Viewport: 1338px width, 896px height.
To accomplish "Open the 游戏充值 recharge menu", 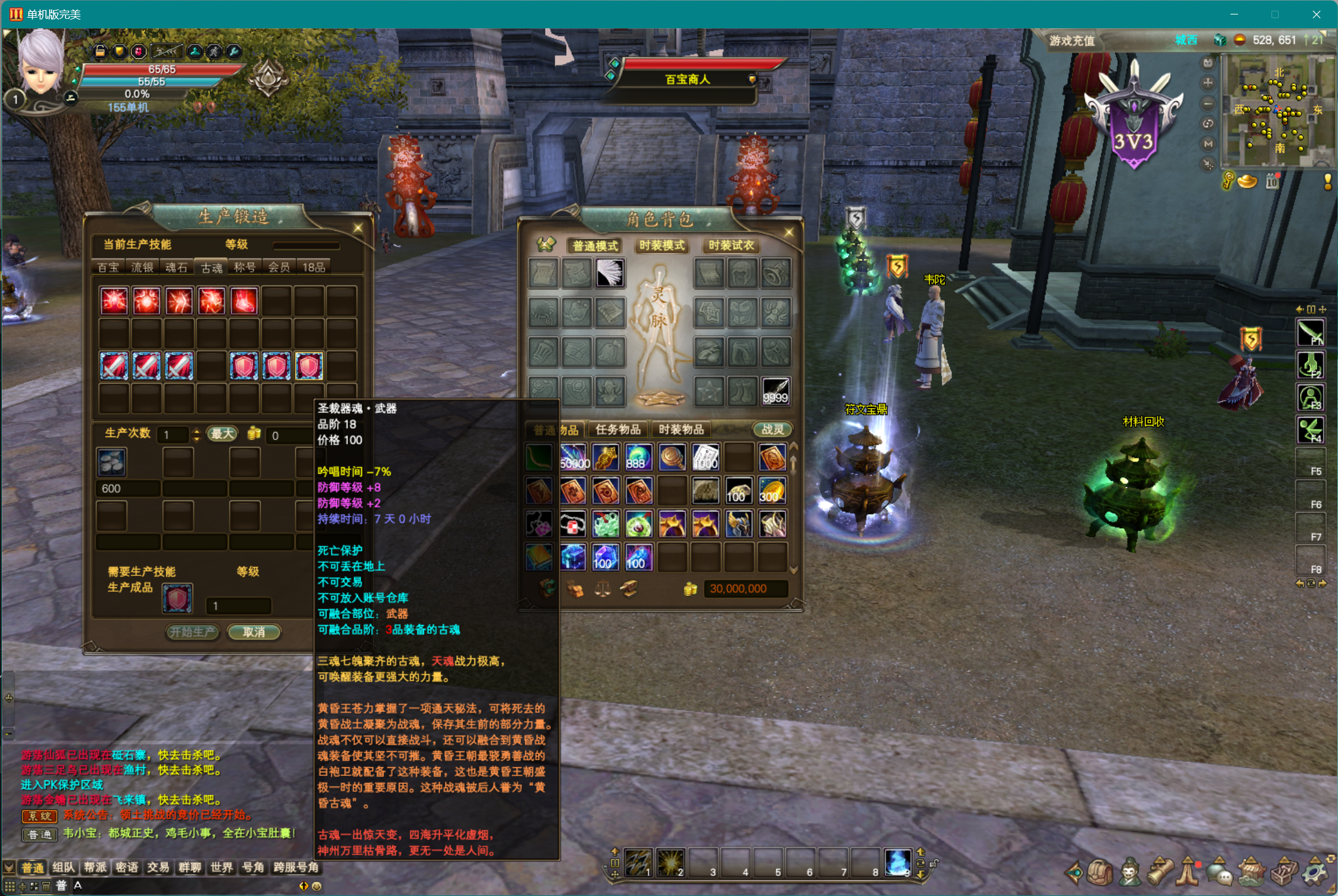I will click(x=1072, y=41).
